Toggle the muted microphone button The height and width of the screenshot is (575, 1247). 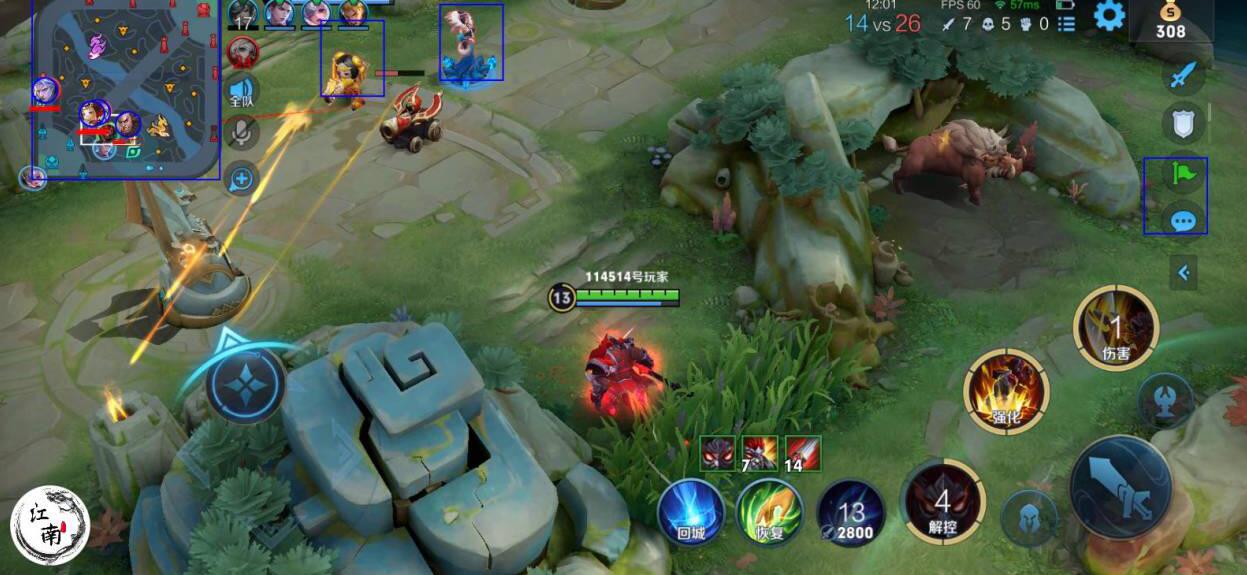pos(242,132)
